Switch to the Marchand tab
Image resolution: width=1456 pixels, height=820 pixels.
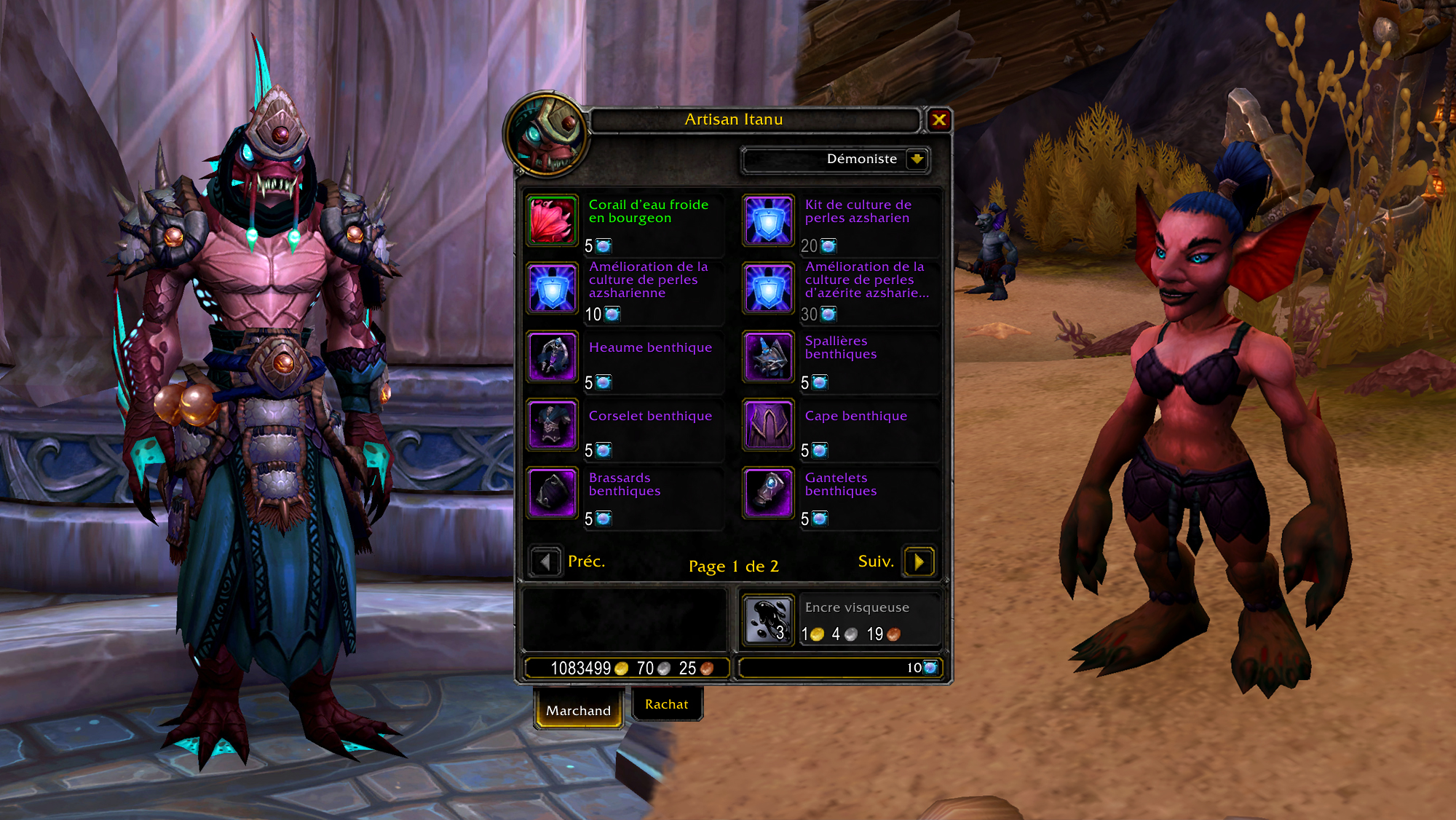click(x=578, y=710)
